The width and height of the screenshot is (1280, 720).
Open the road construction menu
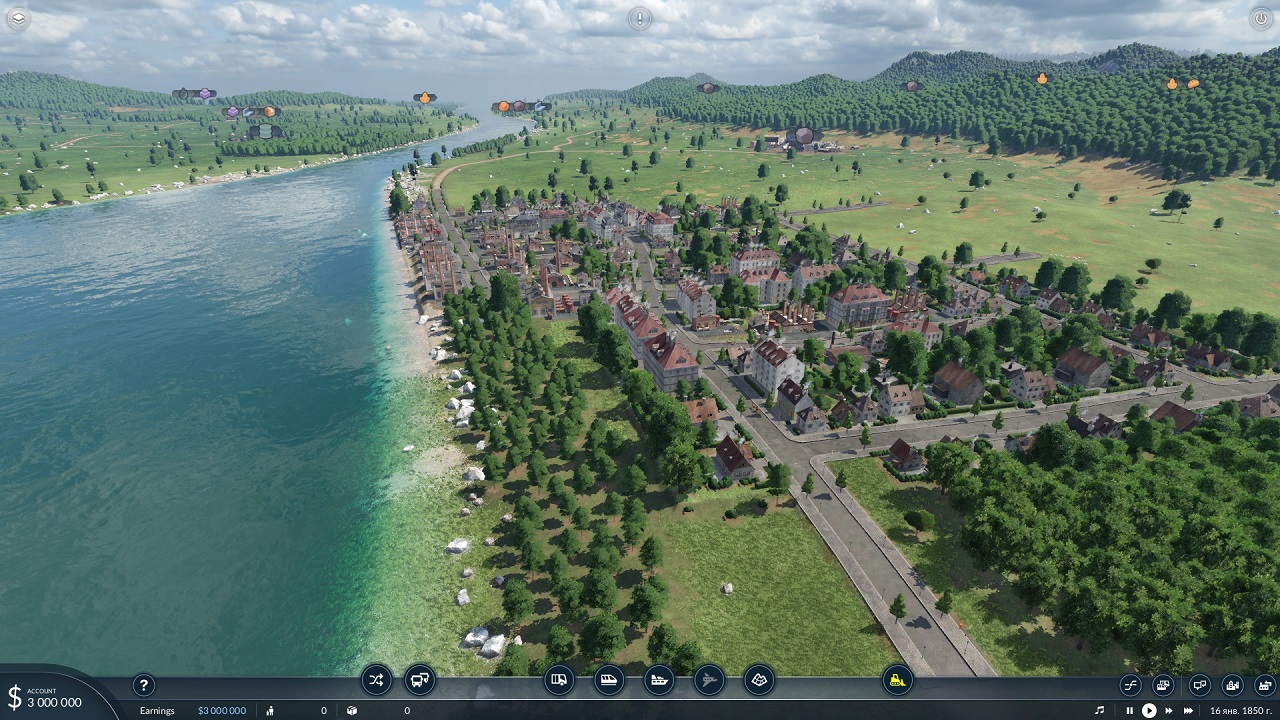tap(560, 680)
